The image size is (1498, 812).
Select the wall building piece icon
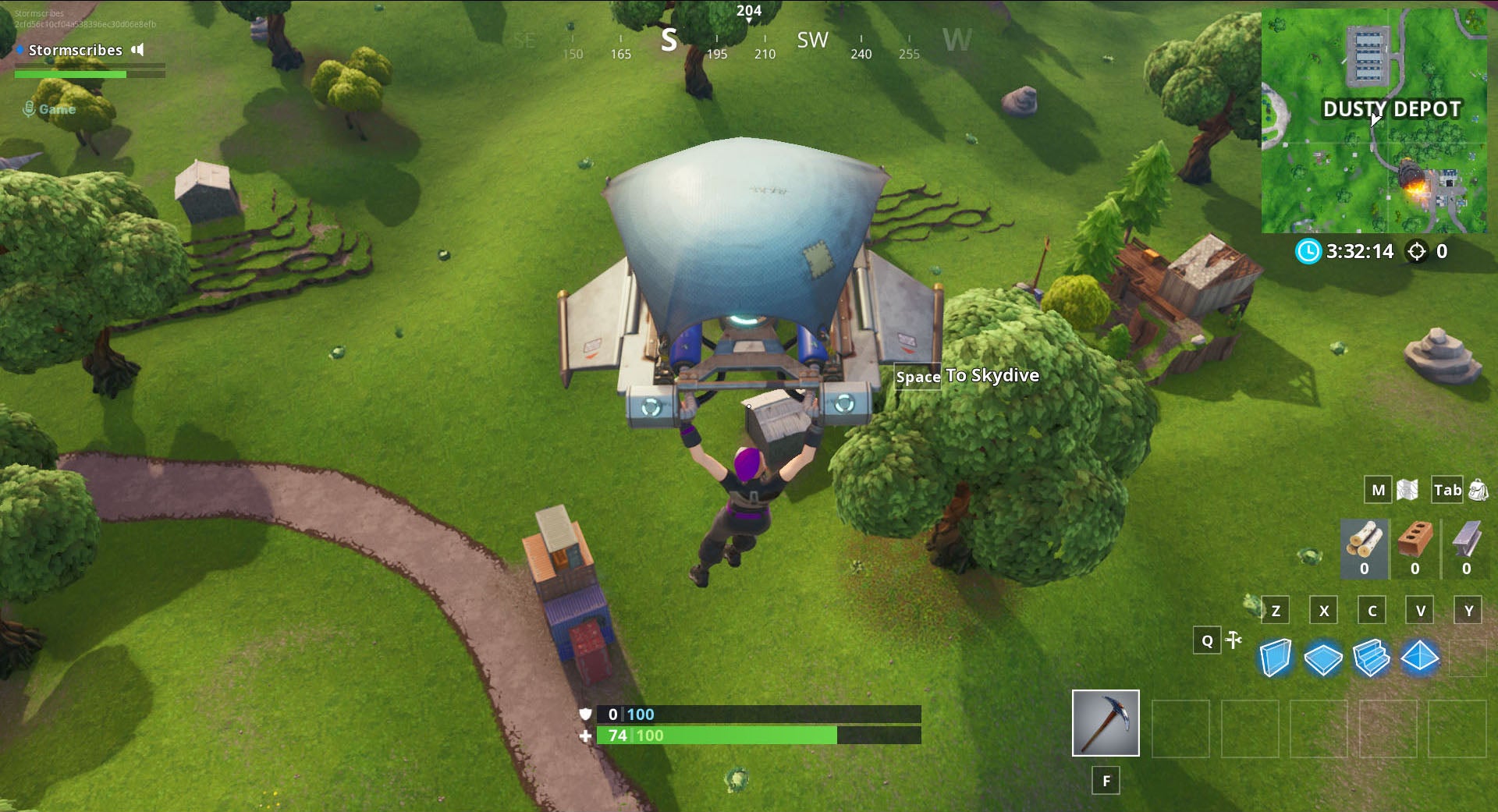coord(1275,658)
